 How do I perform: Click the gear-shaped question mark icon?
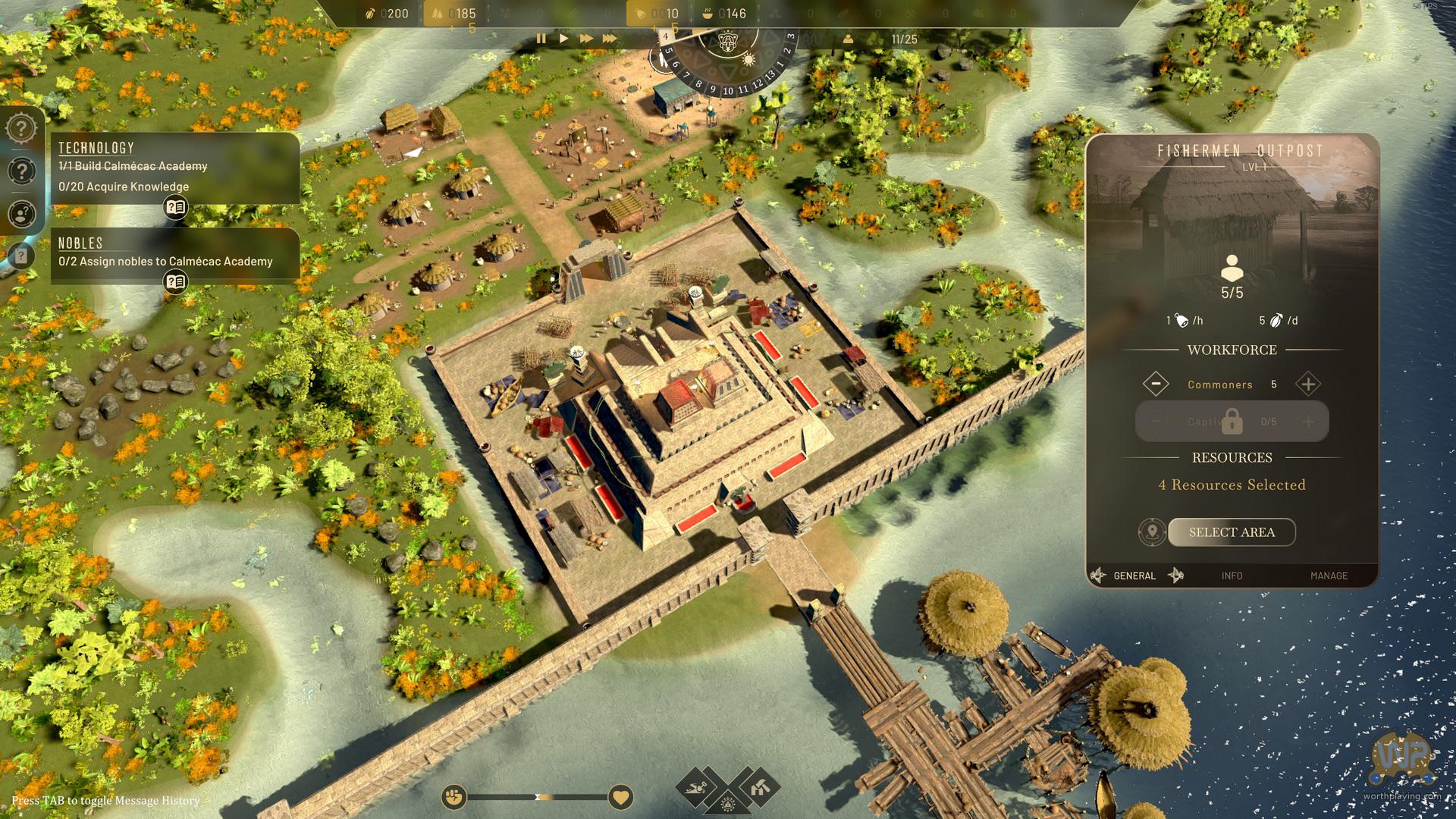[21, 127]
